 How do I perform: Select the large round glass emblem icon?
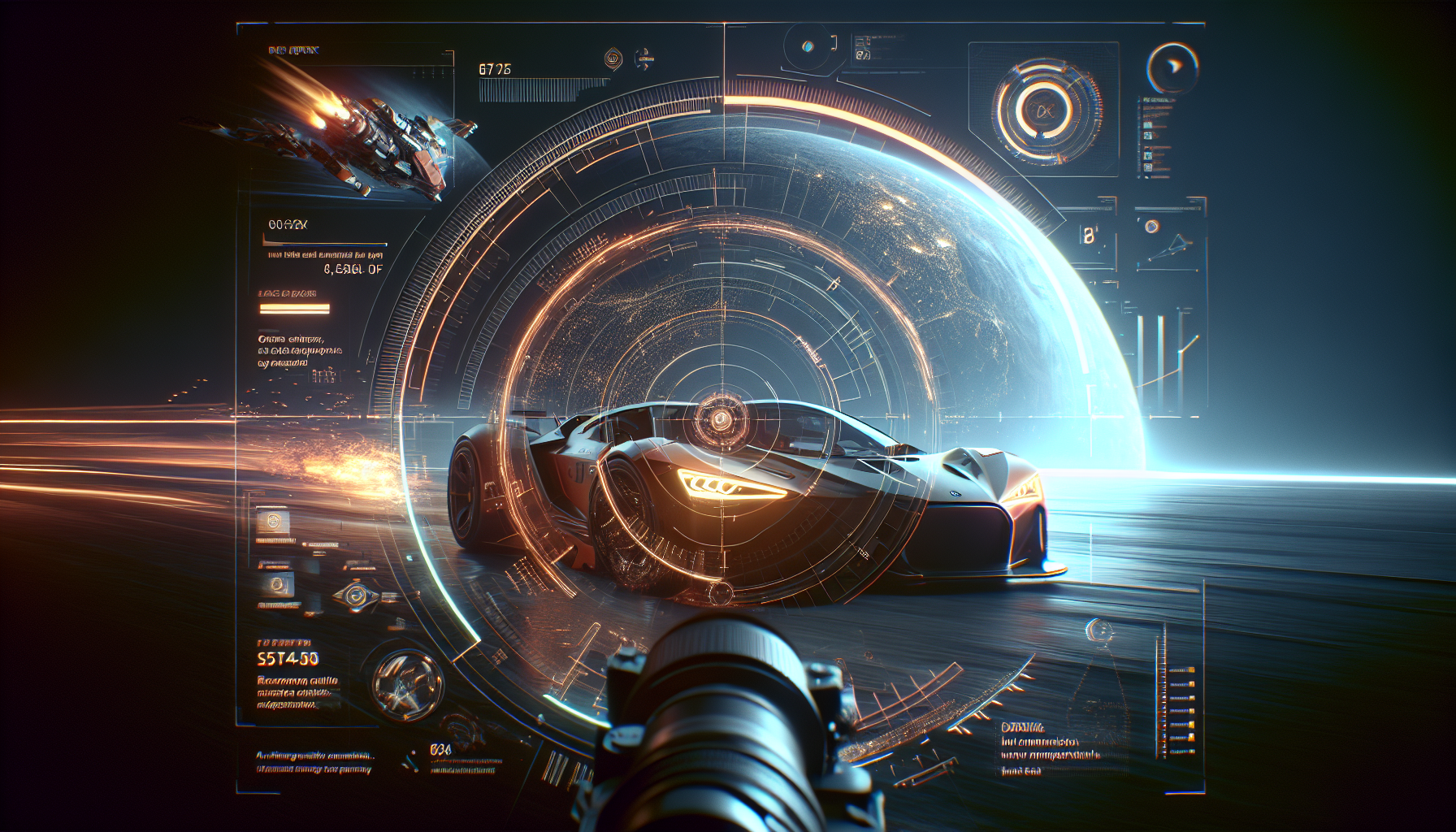point(407,685)
